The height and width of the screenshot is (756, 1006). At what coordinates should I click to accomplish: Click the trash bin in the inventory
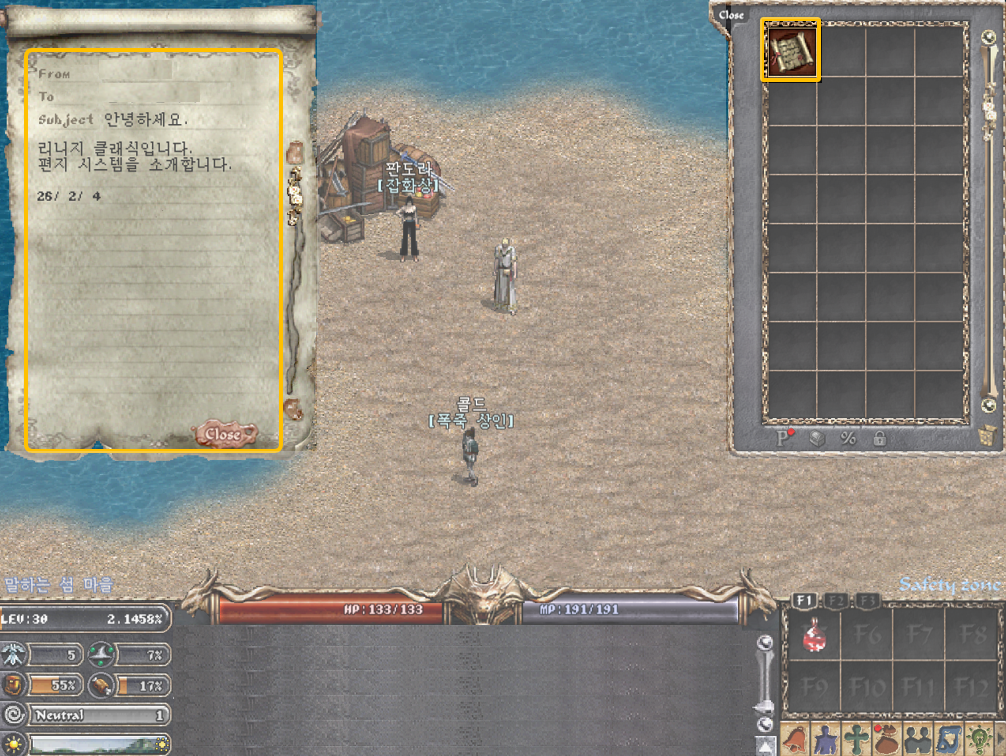point(987,437)
